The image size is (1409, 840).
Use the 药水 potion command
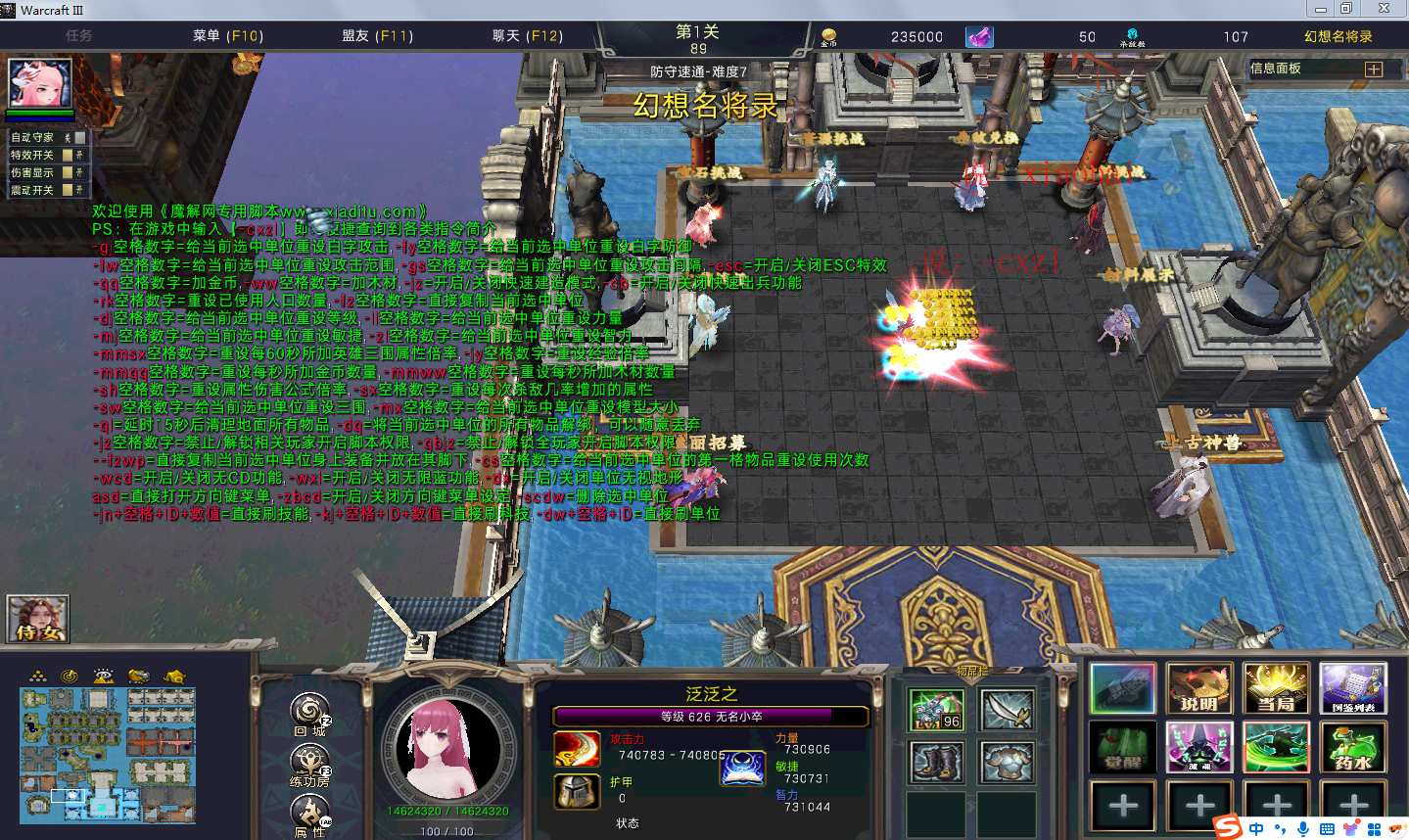[1353, 747]
